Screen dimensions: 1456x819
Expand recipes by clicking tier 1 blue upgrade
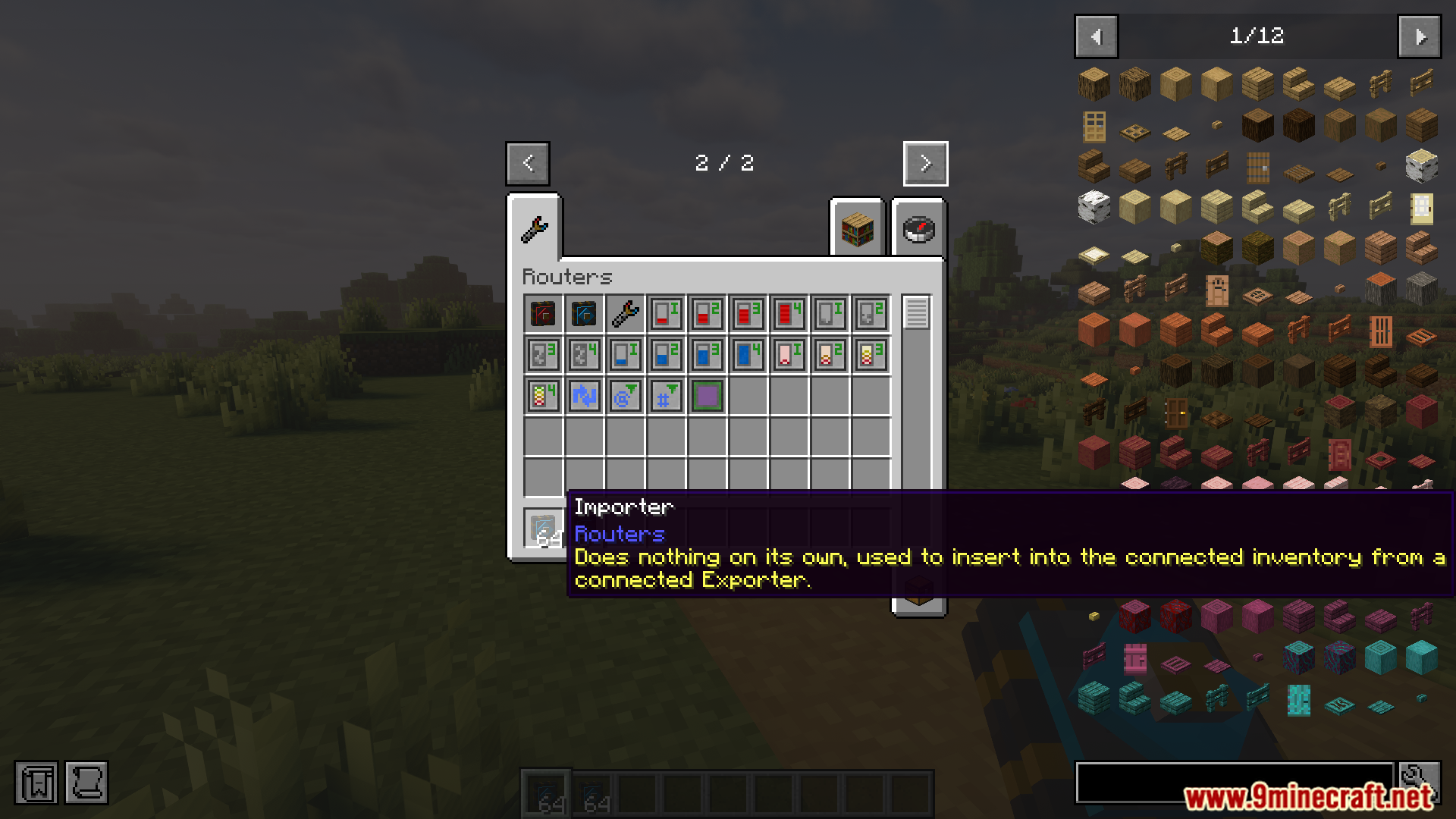point(624,353)
